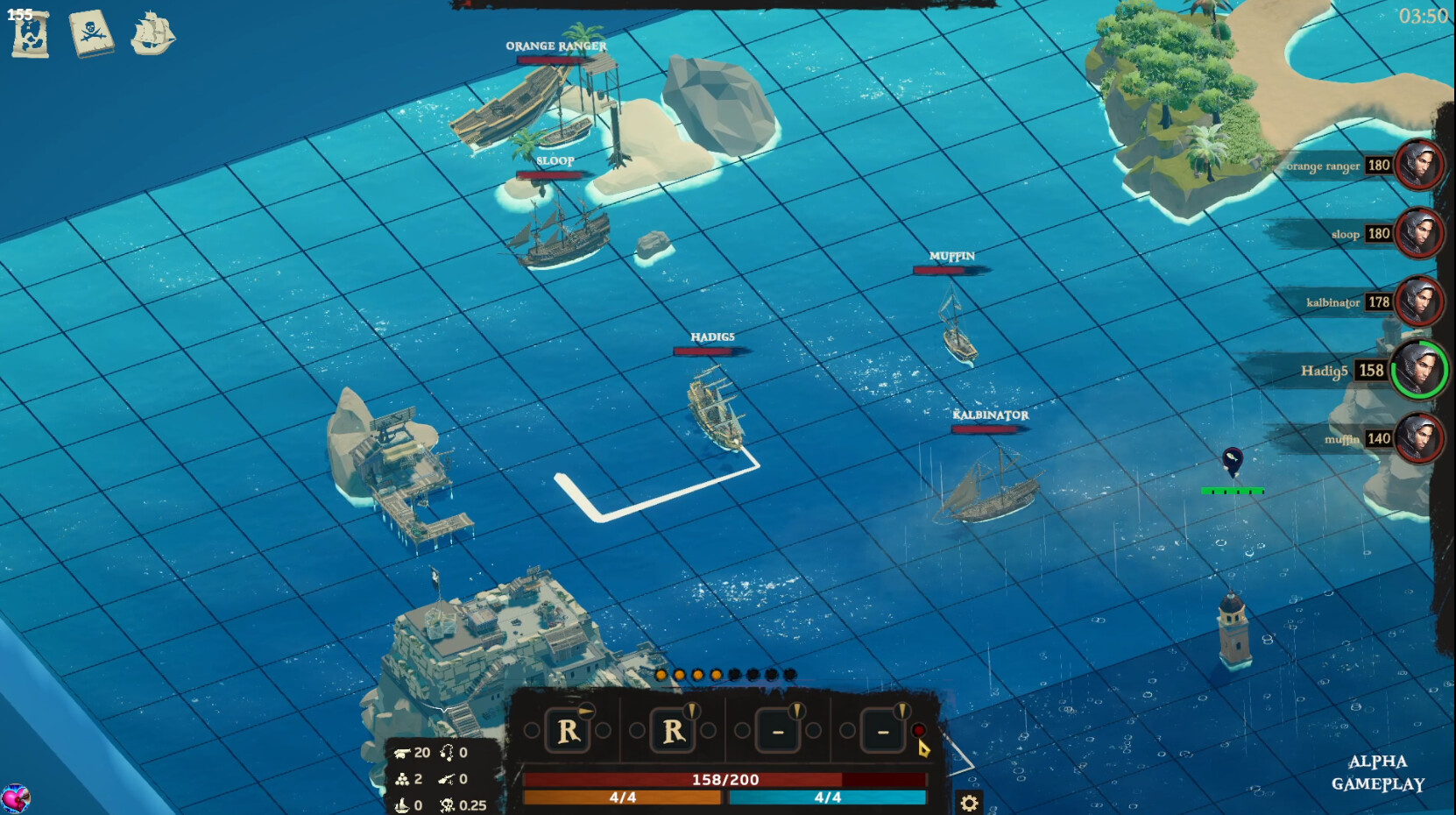Select the second R reload slot

(x=673, y=732)
